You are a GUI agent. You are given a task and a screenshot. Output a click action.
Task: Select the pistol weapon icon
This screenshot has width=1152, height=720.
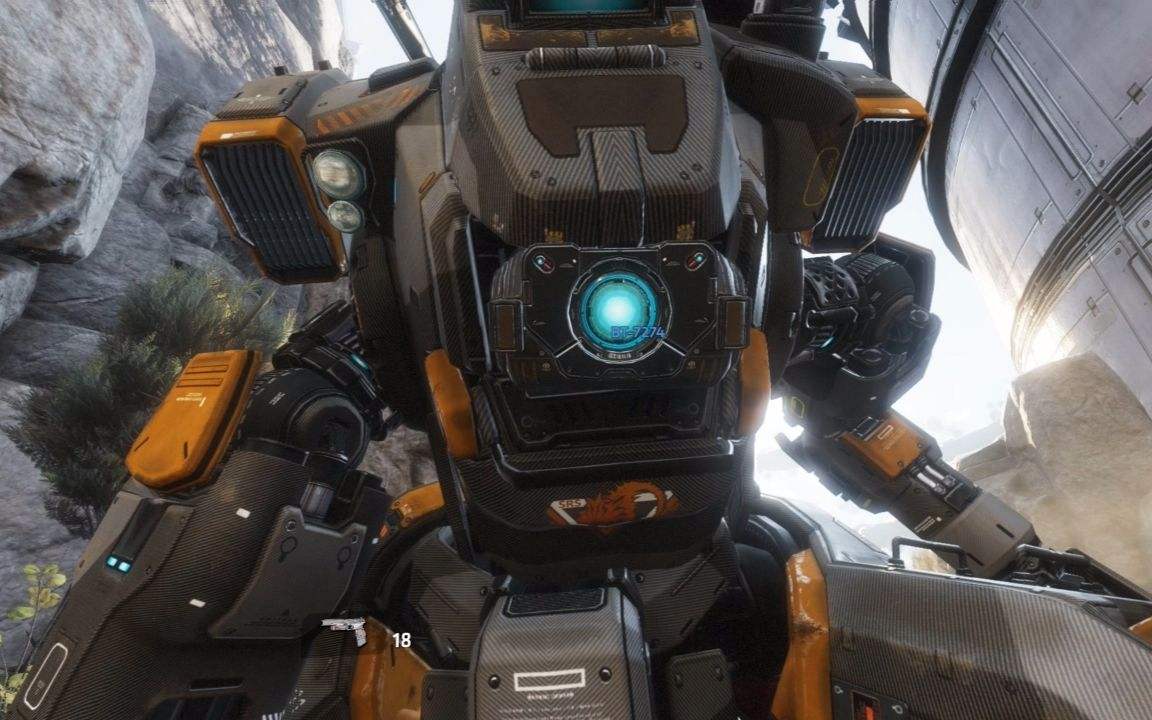pyautogui.click(x=345, y=630)
